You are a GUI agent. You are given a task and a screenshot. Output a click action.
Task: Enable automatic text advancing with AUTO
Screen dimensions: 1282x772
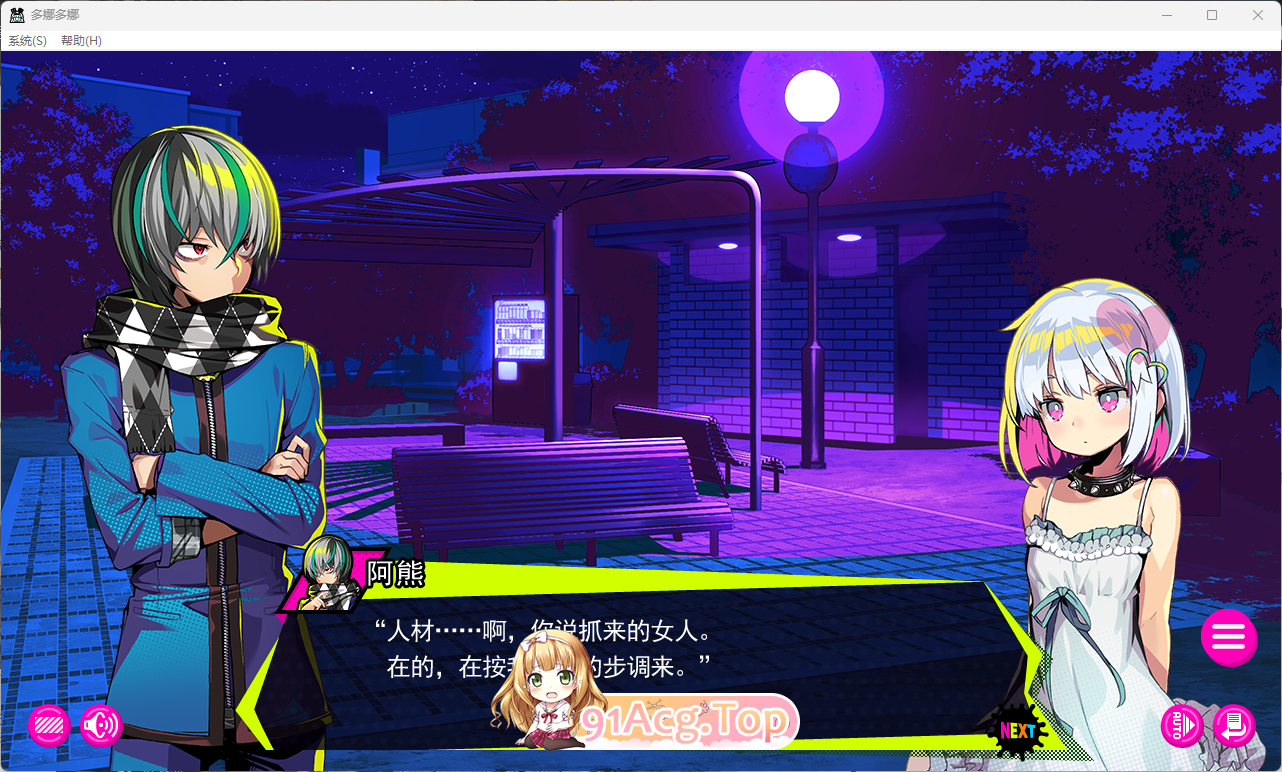coord(1181,727)
